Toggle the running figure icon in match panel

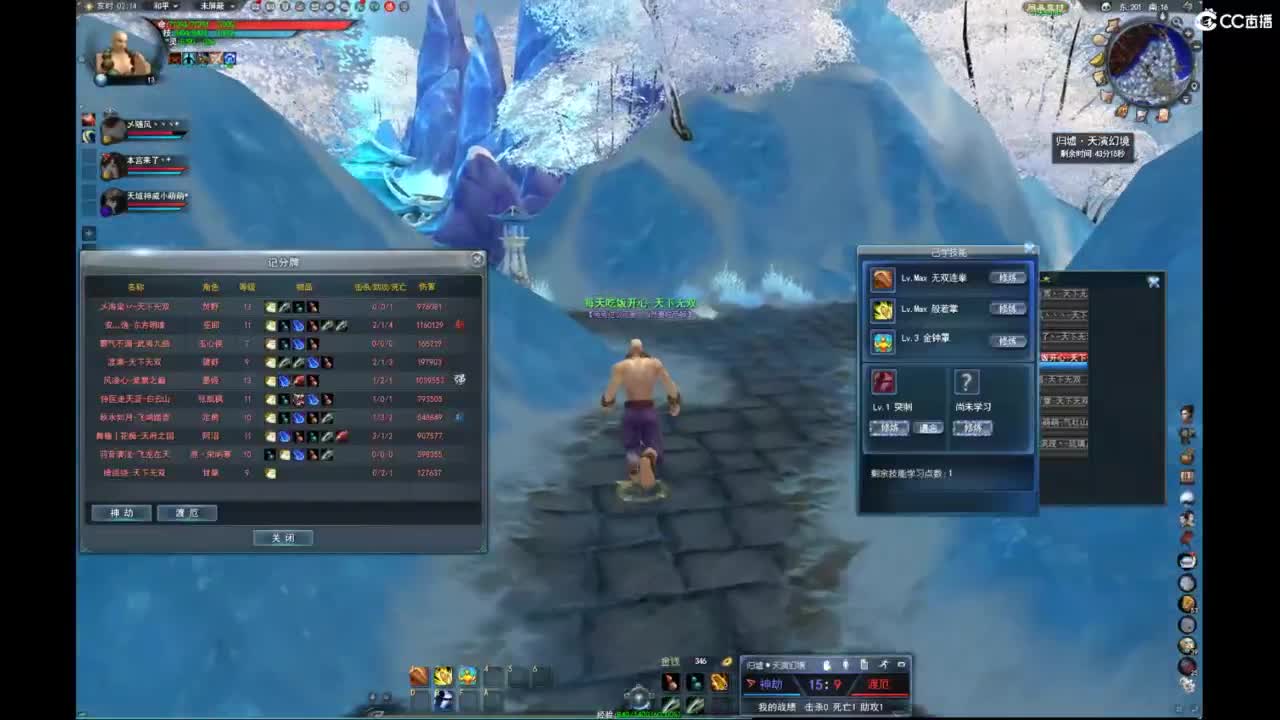882,664
